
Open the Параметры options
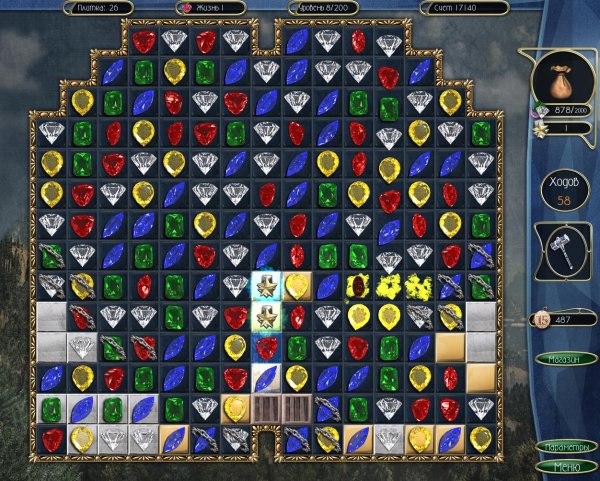[x=565, y=447]
